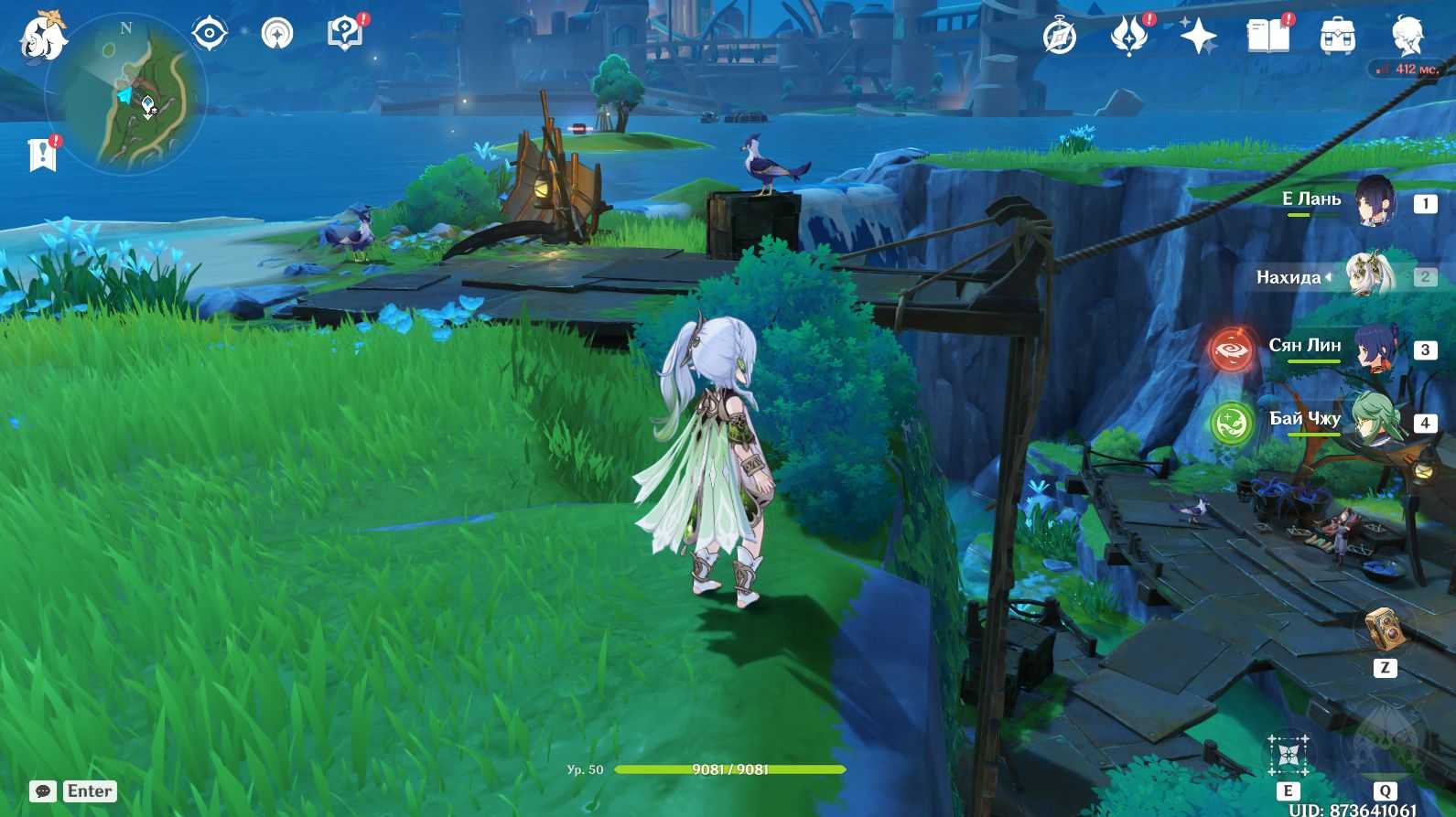This screenshot has width=1456, height=817.
Task: Select party member Нахида
Action: (1368, 276)
